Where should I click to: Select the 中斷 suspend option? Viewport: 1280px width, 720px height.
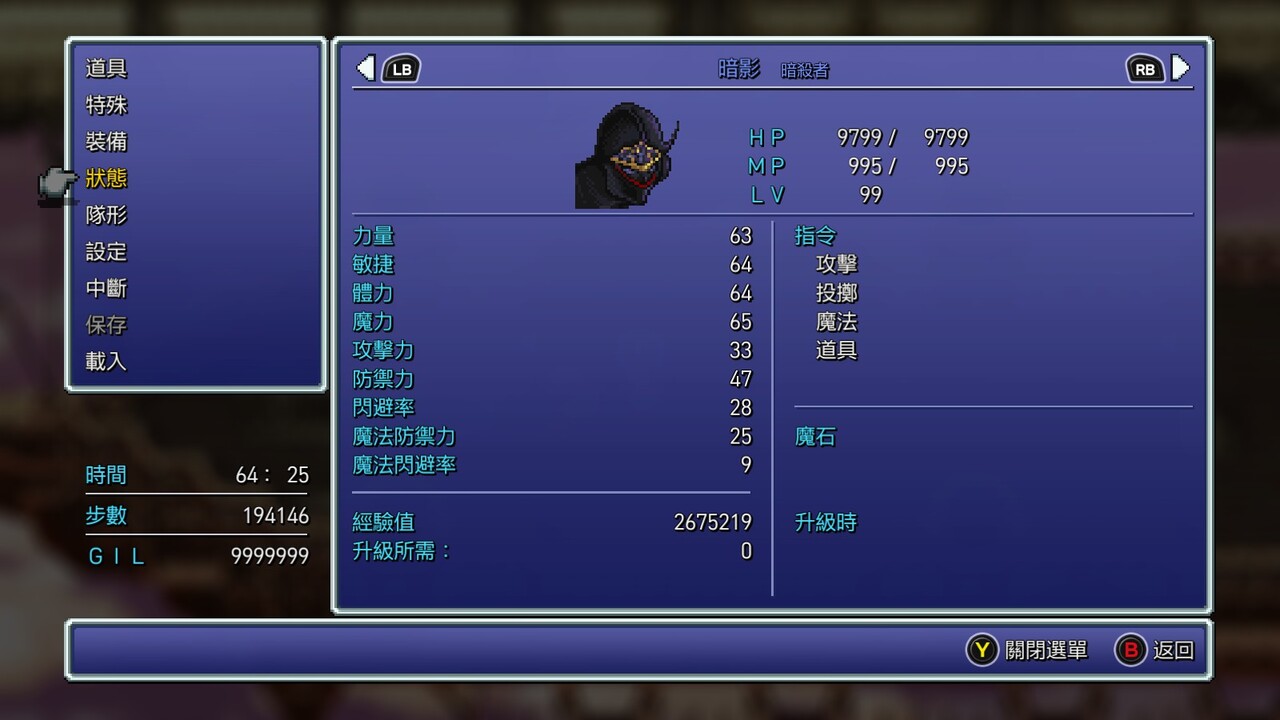(x=106, y=289)
